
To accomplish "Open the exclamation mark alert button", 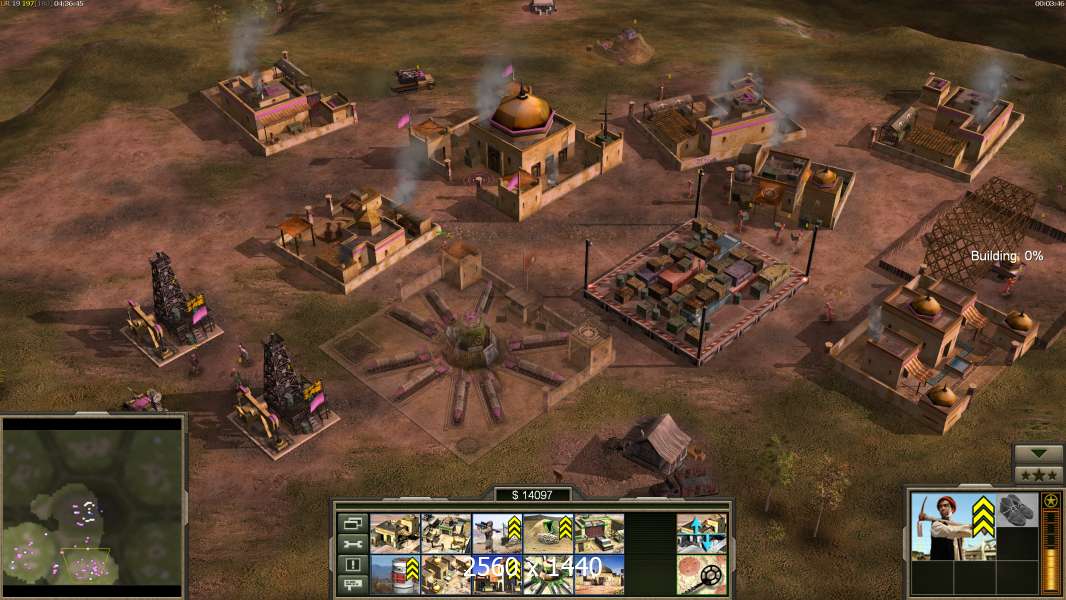I will [352, 565].
